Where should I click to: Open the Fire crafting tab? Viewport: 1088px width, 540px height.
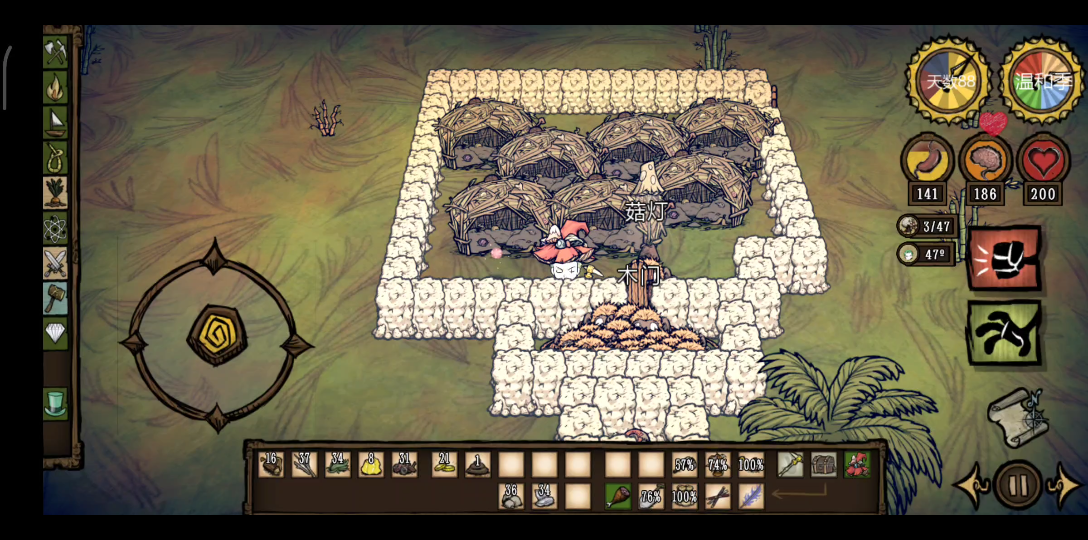[55, 87]
